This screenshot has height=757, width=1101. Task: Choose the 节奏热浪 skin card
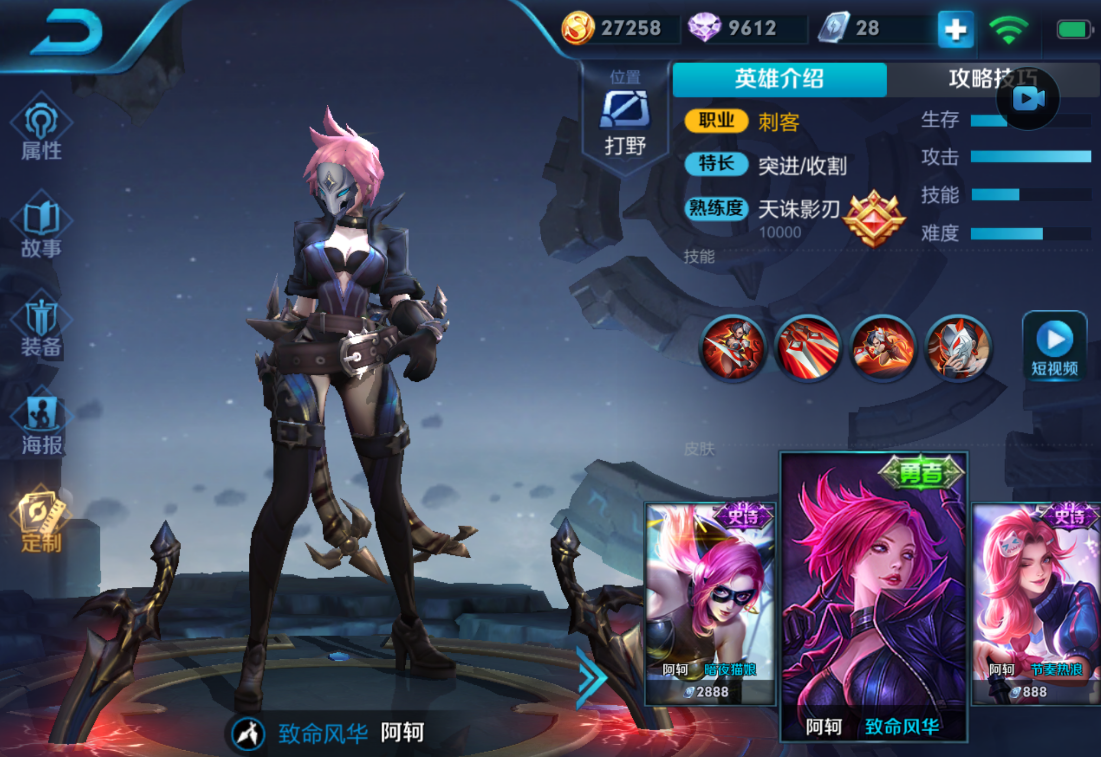[1036, 603]
